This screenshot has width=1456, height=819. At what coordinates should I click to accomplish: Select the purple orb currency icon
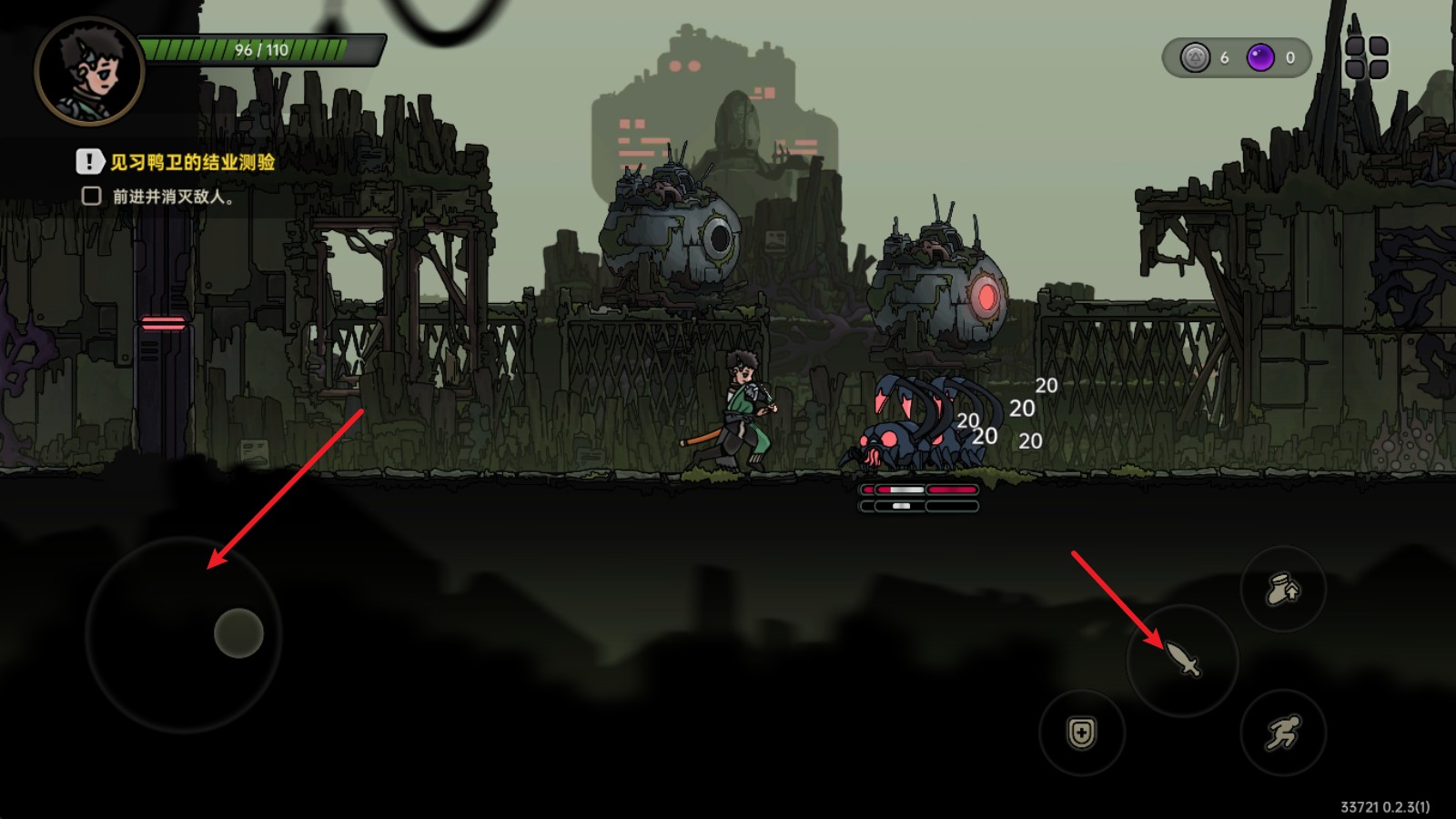point(1260,58)
